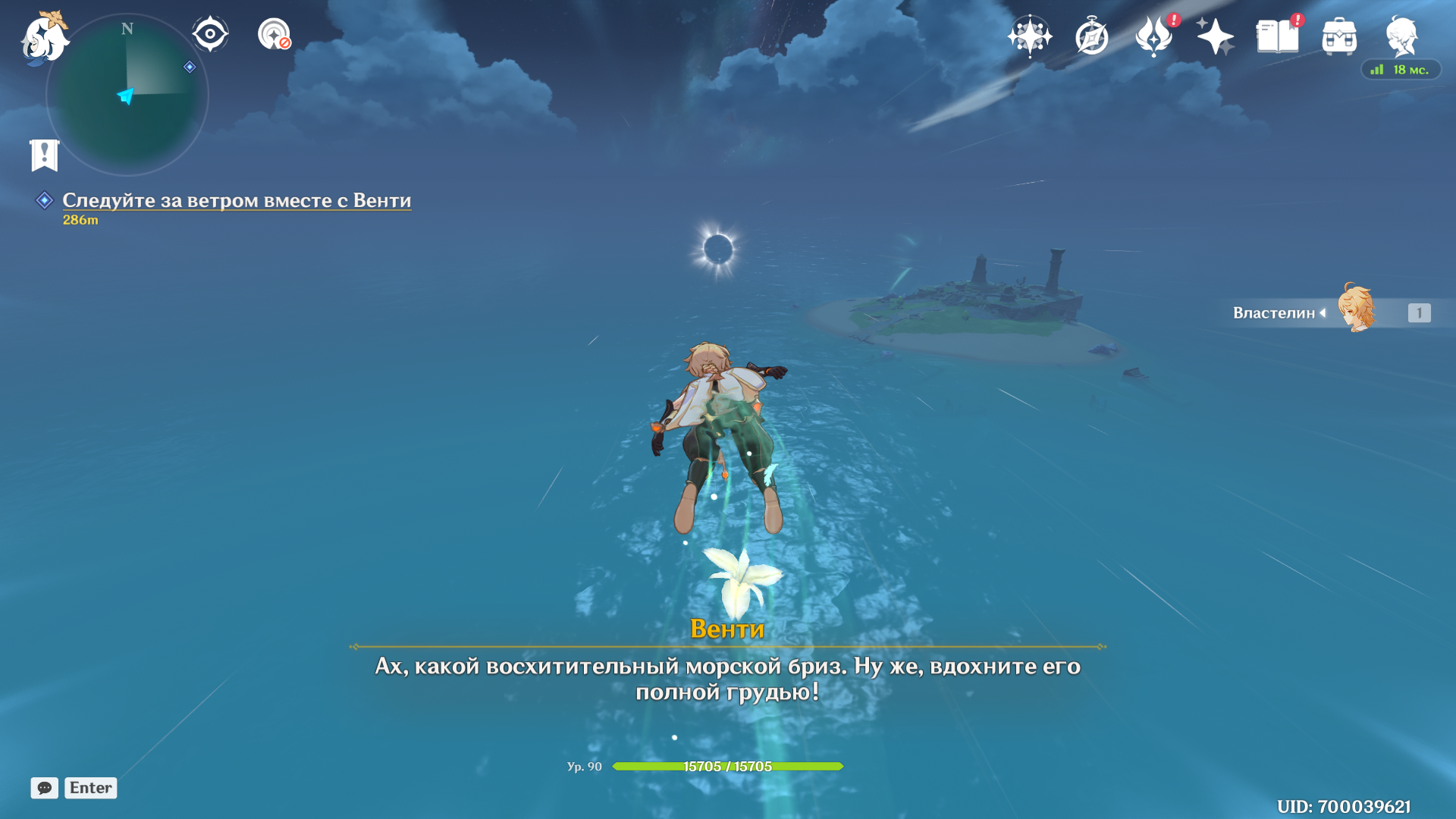1456x819 pixels.
Task: Open chat via speech bubble icon
Action: tap(44, 788)
